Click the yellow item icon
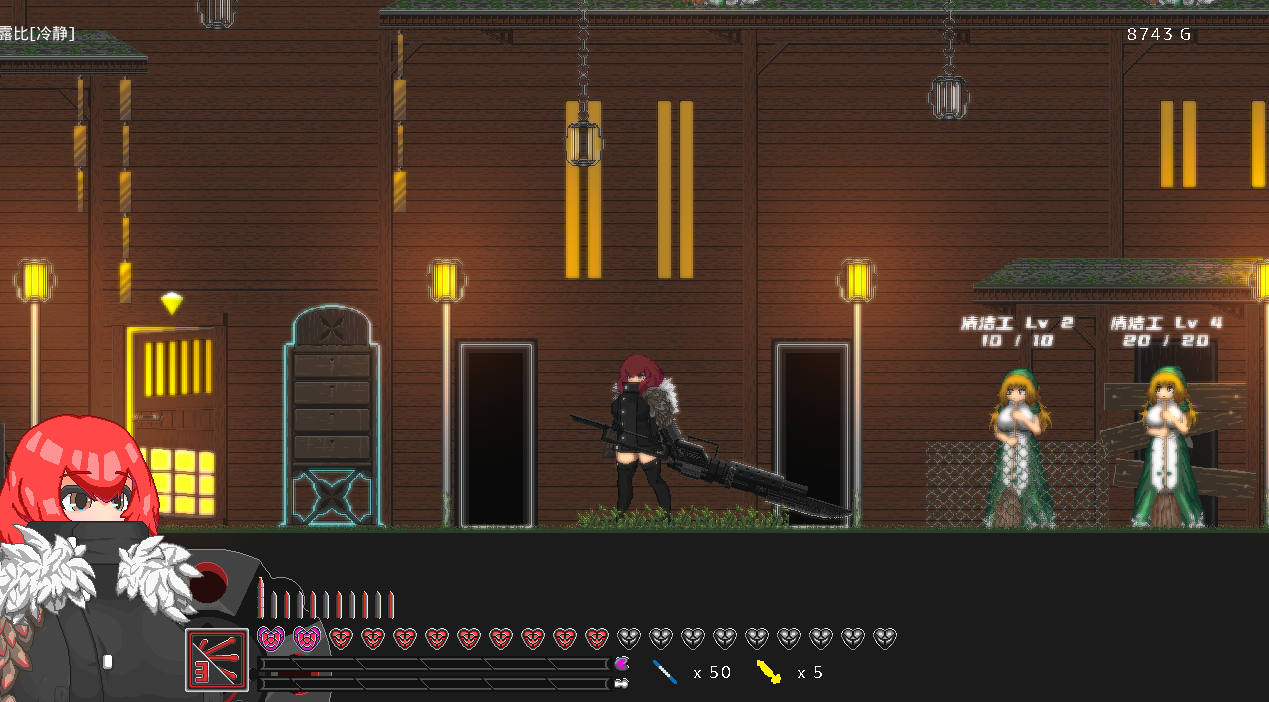The image size is (1269, 702). tap(769, 672)
